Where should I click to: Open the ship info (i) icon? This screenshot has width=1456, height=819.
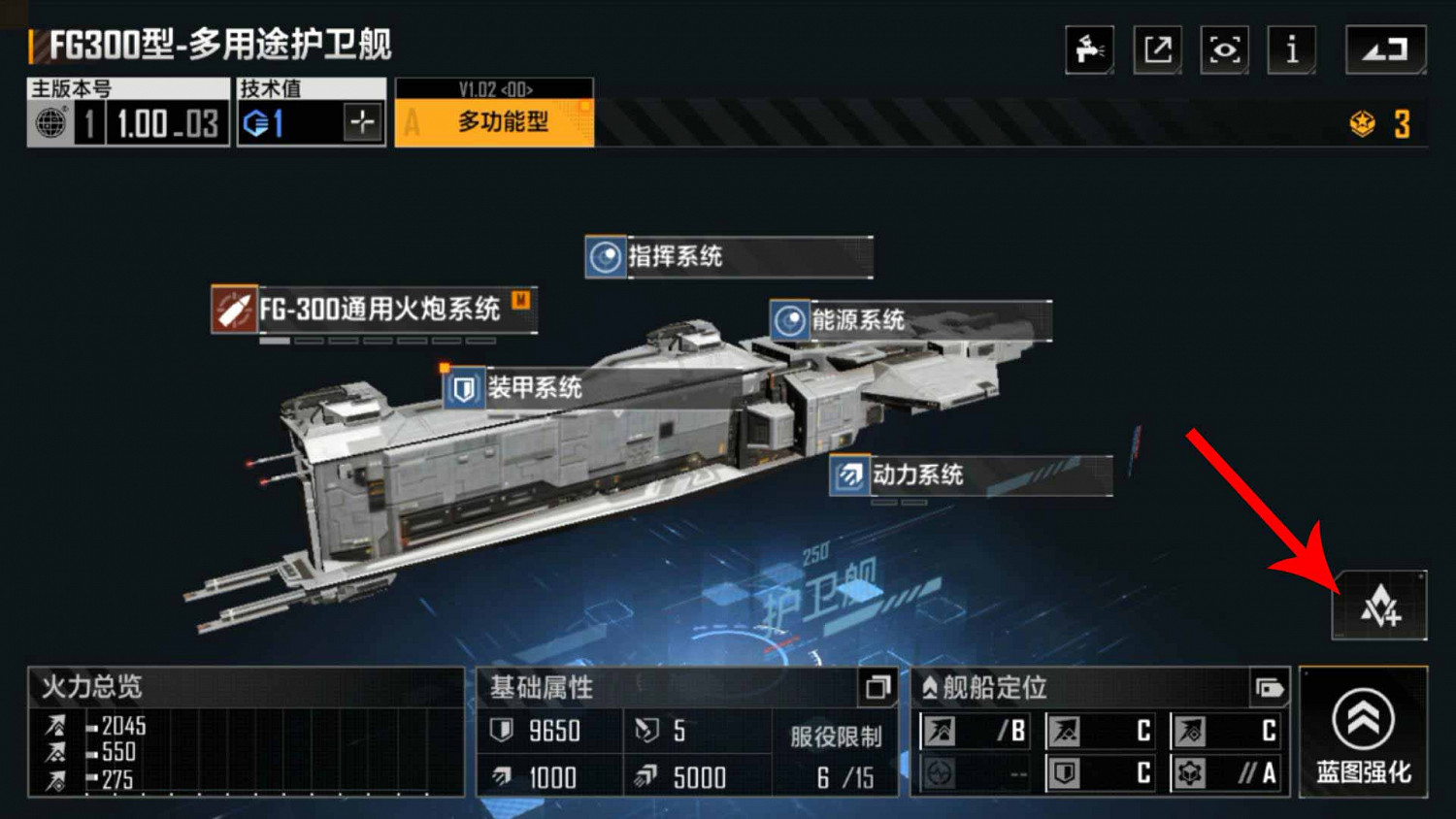[x=1291, y=49]
